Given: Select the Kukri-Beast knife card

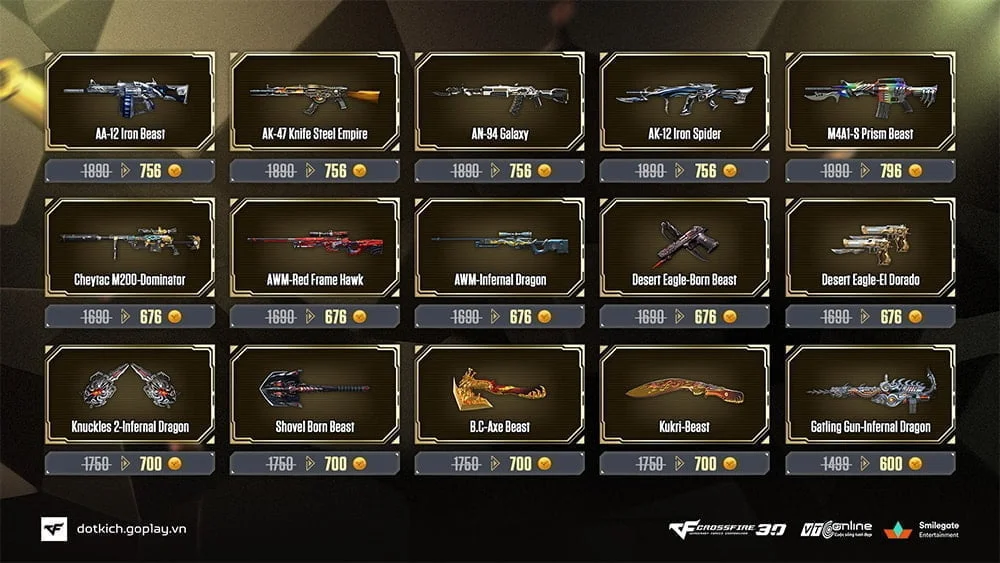Looking at the screenshot, I should tap(684, 394).
